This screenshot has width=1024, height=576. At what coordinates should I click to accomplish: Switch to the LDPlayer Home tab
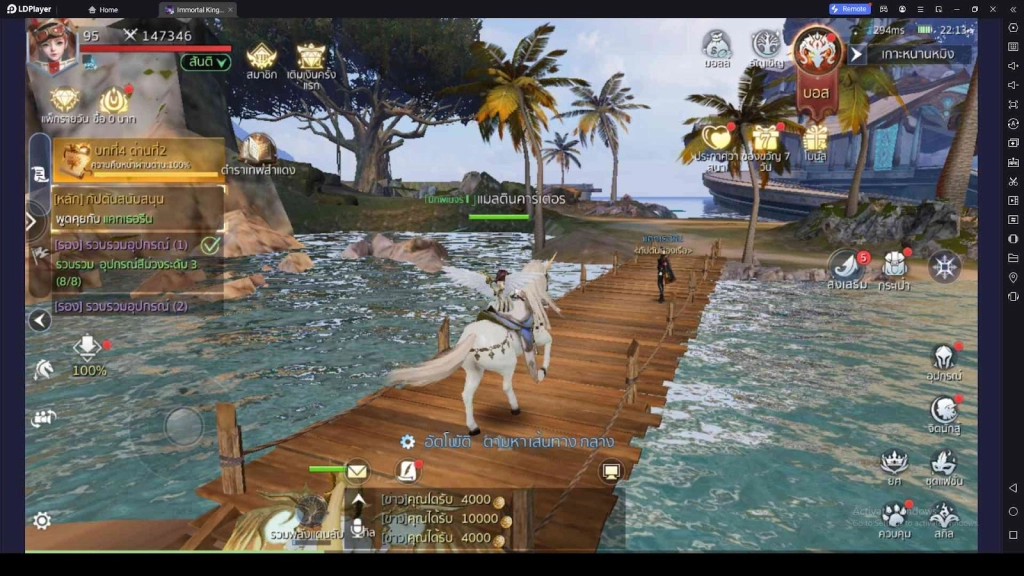point(102,9)
